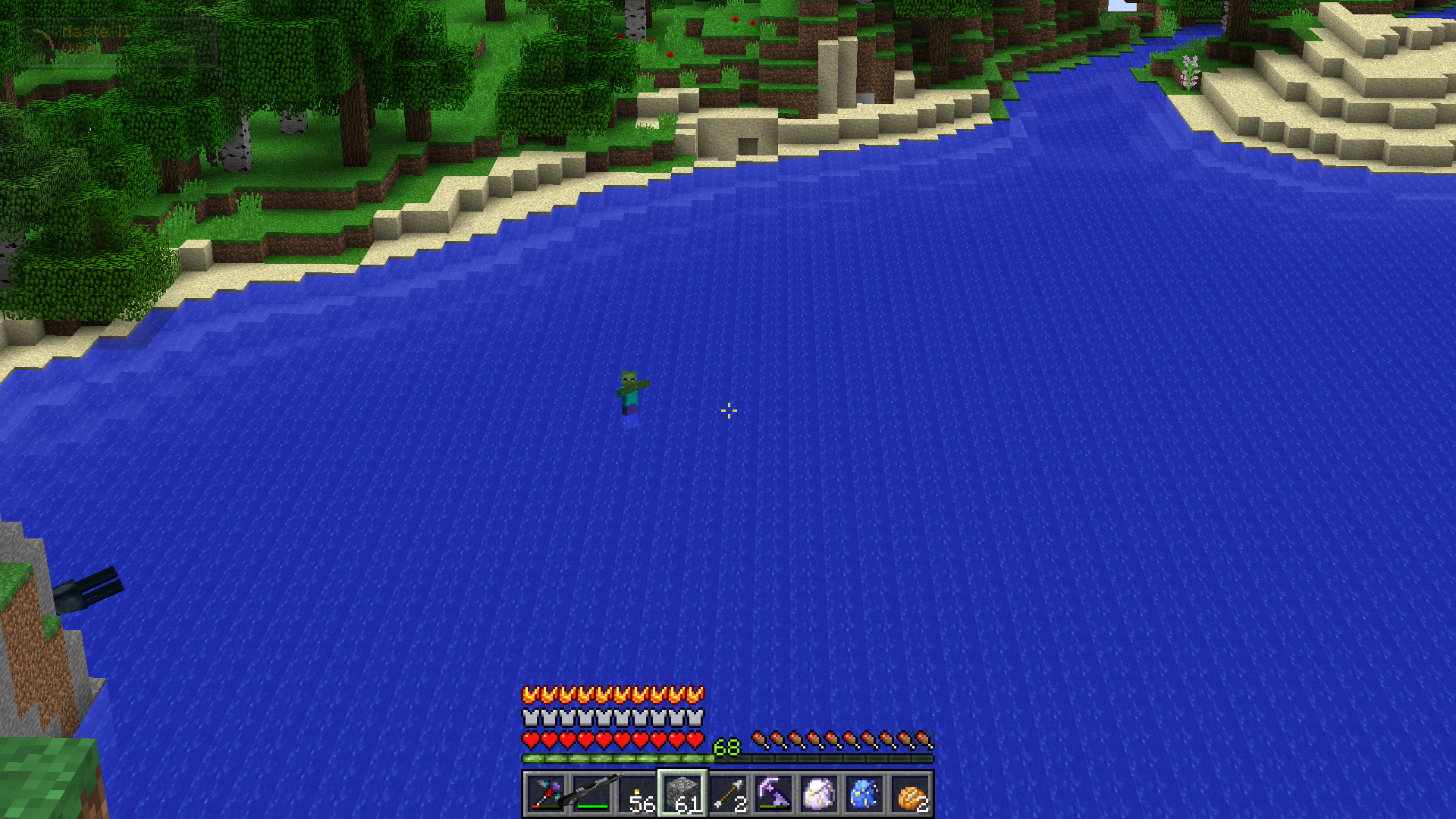This screenshot has width=1456, height=819.
Task: Select the stack of 56 torches
Action: pyautogui.click(x=637, y=794)
